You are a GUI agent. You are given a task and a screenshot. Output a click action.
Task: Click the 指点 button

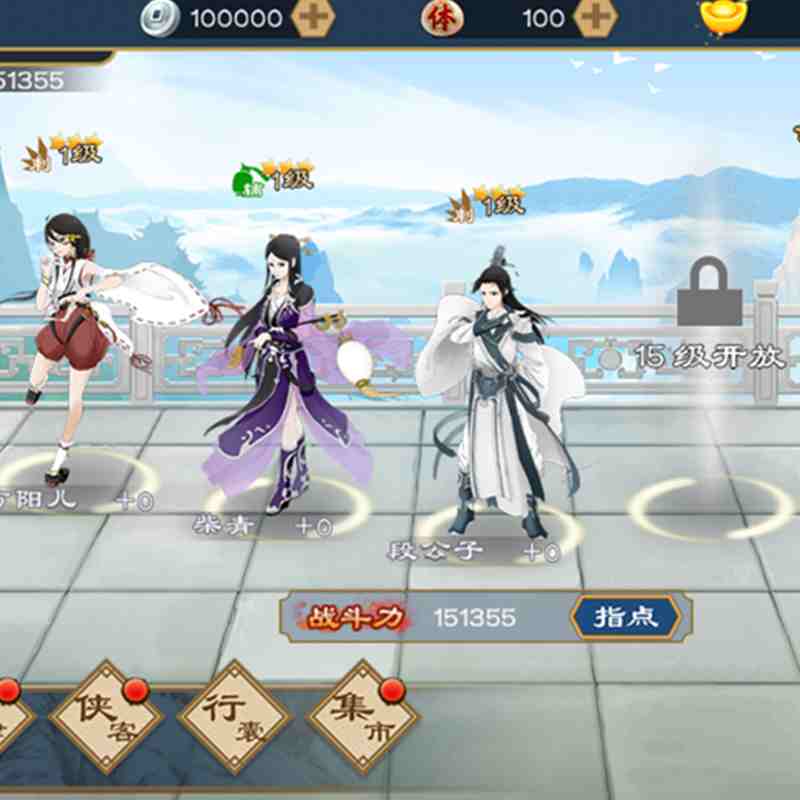coord(626,617)
